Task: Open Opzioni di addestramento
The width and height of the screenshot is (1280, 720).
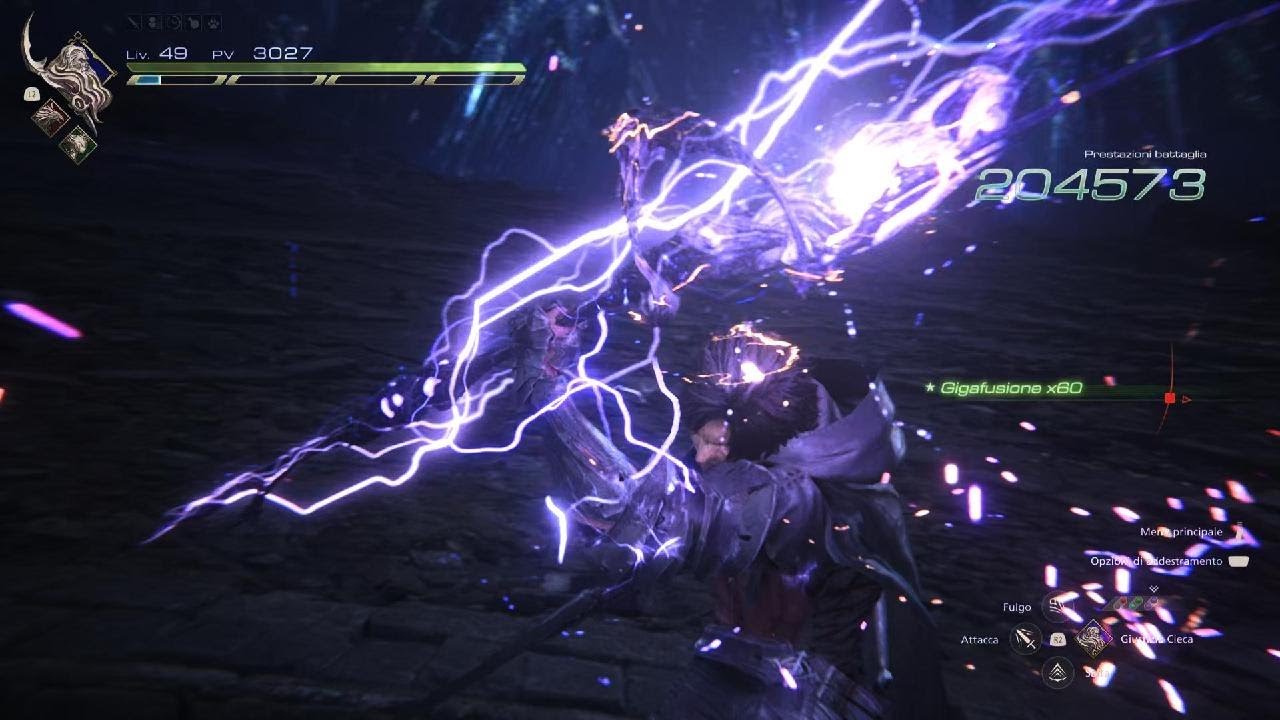Action: 1155,561
